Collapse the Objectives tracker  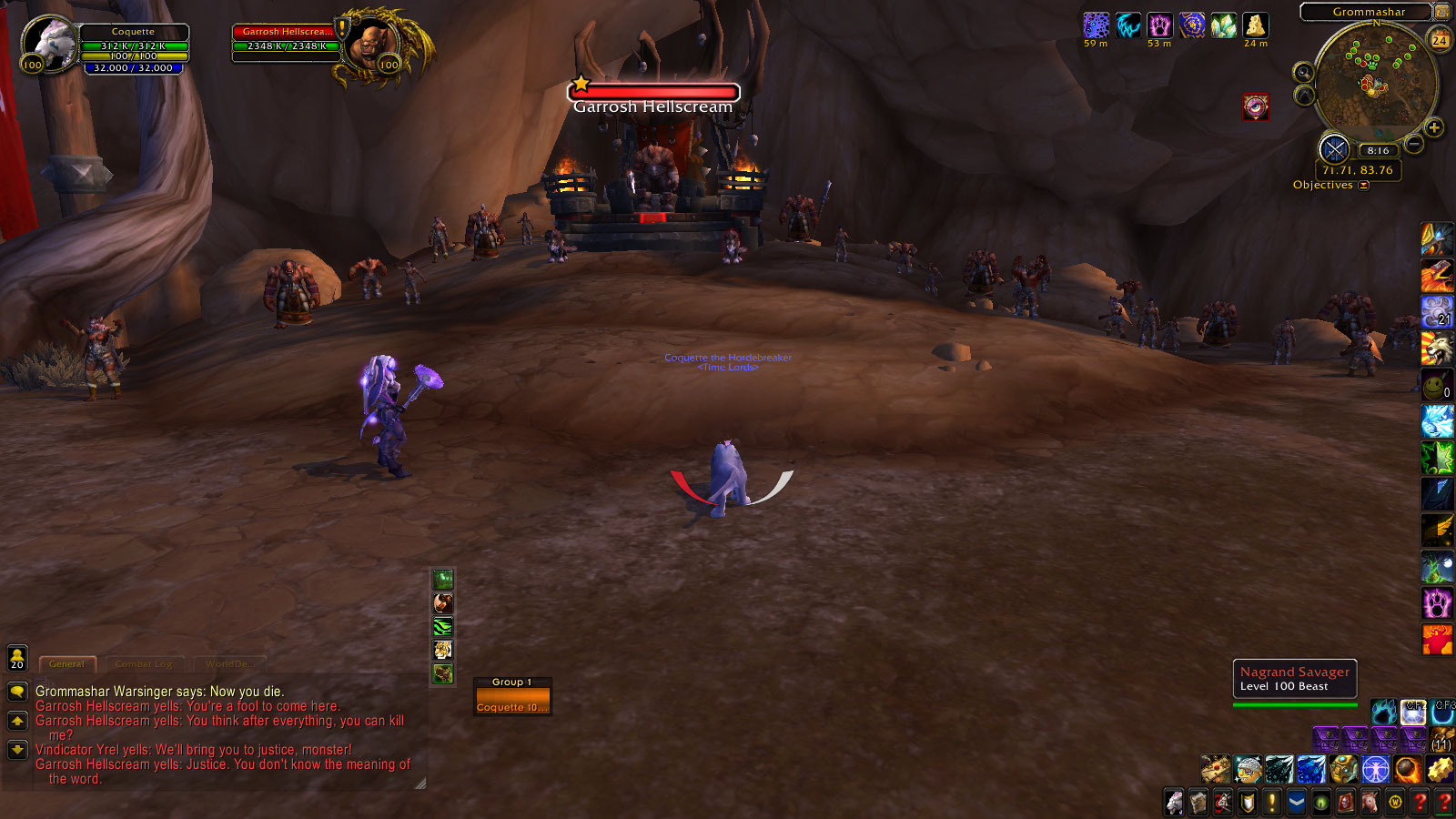(x=1363, y=186)
